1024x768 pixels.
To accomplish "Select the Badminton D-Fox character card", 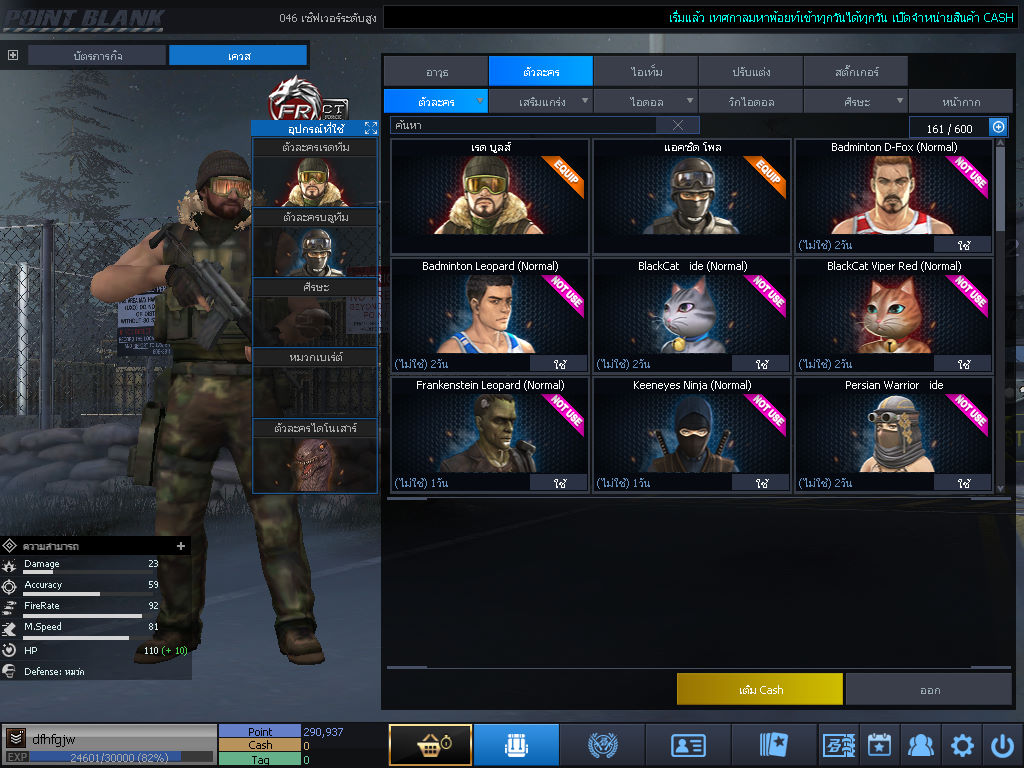I will click(x=893, y=195).
